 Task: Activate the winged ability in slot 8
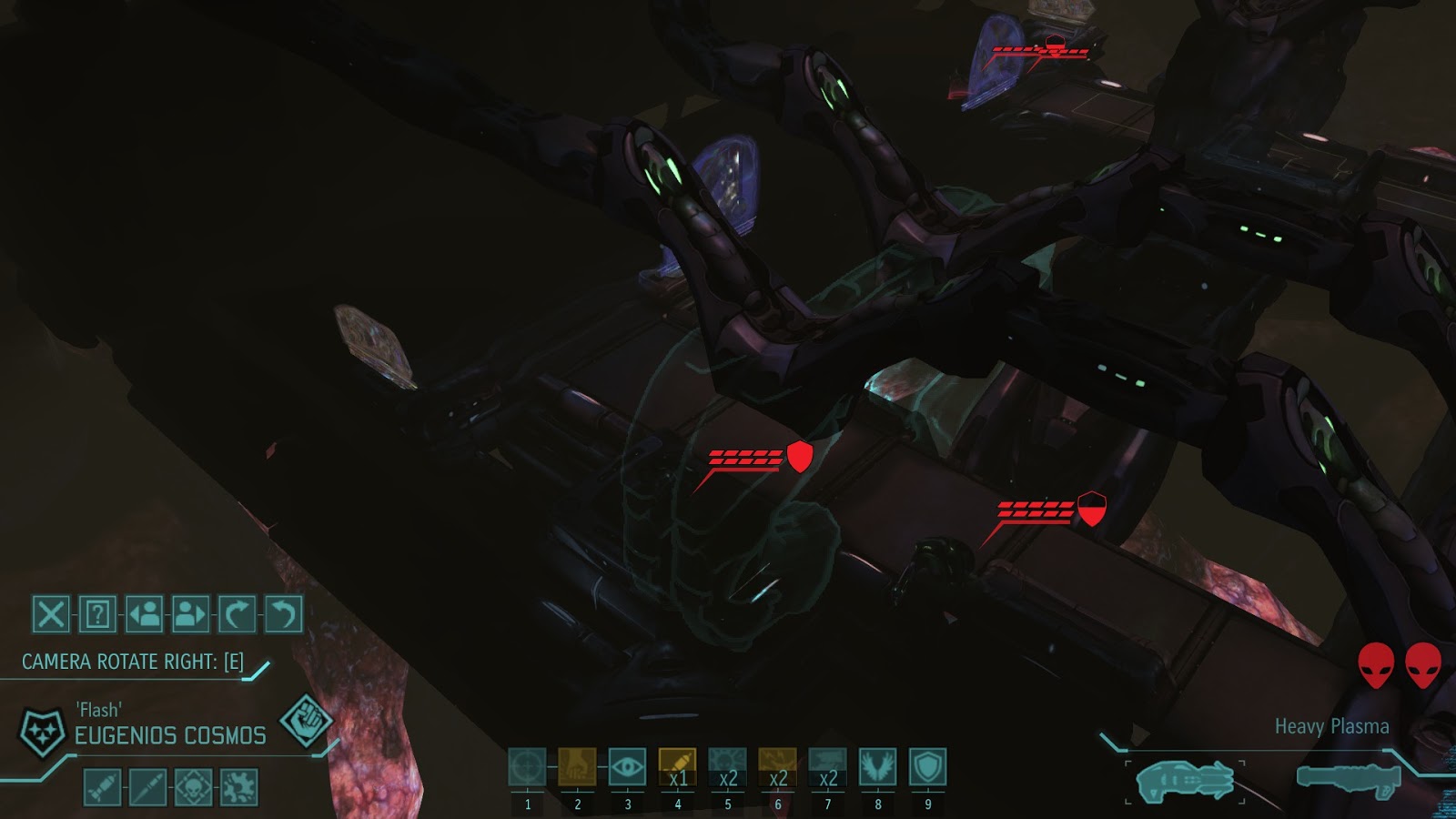[x=877, y=769]
